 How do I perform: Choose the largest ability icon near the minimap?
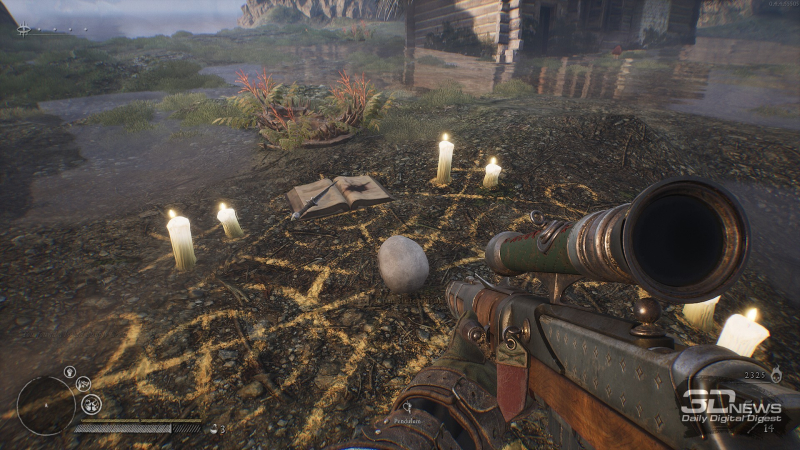tap(91, 404)
